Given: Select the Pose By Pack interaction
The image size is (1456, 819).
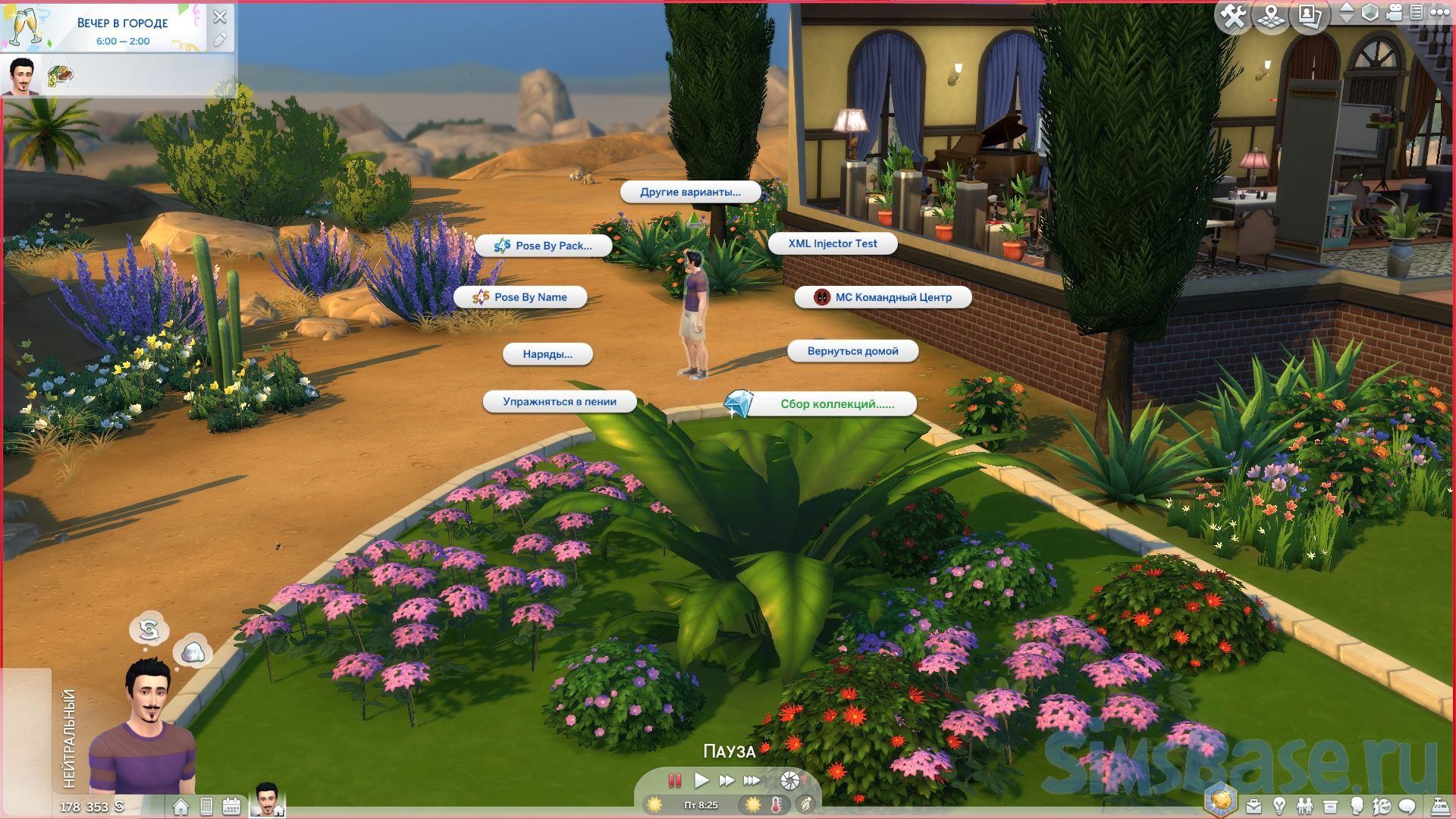Looking at the screenshot, I should pos(544,246).
